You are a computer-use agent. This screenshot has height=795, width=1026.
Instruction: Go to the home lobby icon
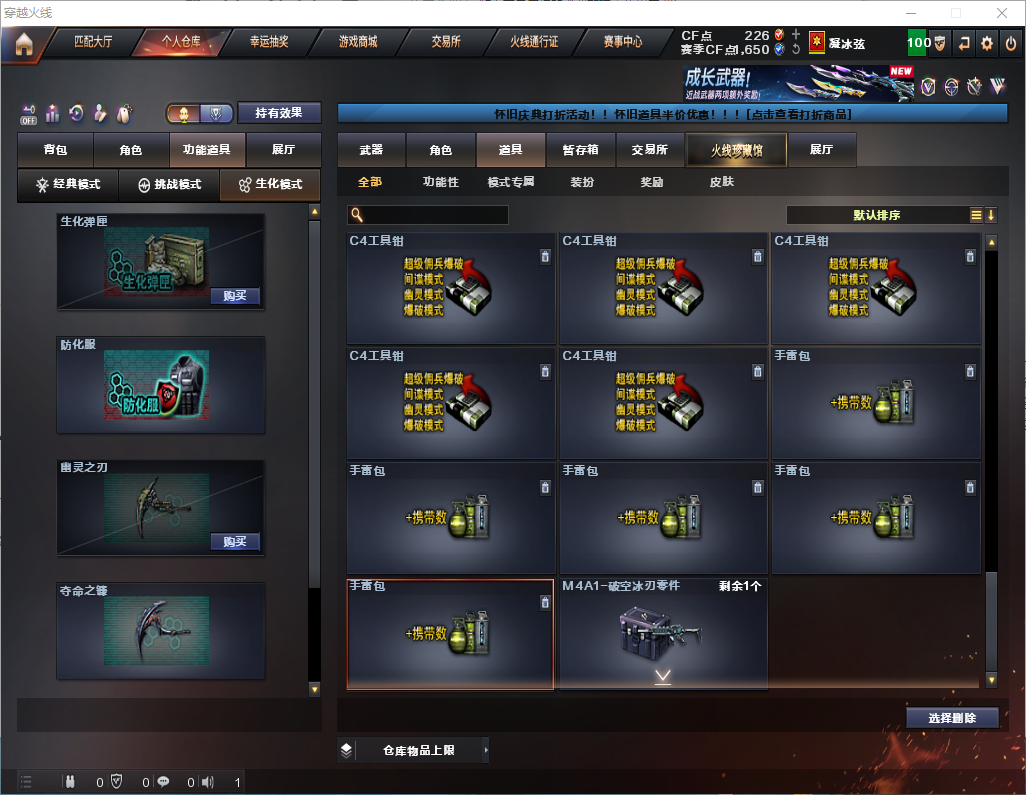pyautogui.click(x=24, y=44)
